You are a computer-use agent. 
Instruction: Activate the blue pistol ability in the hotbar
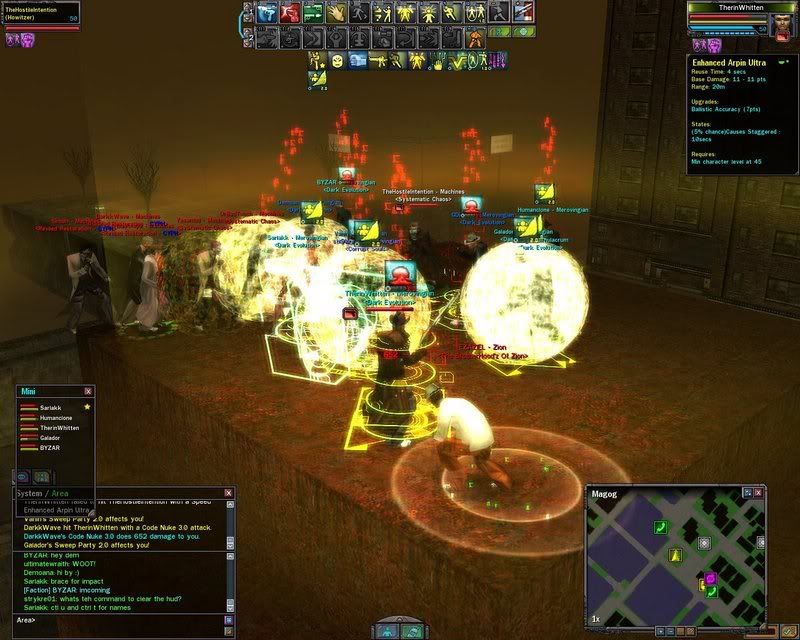tap(266, 13)
